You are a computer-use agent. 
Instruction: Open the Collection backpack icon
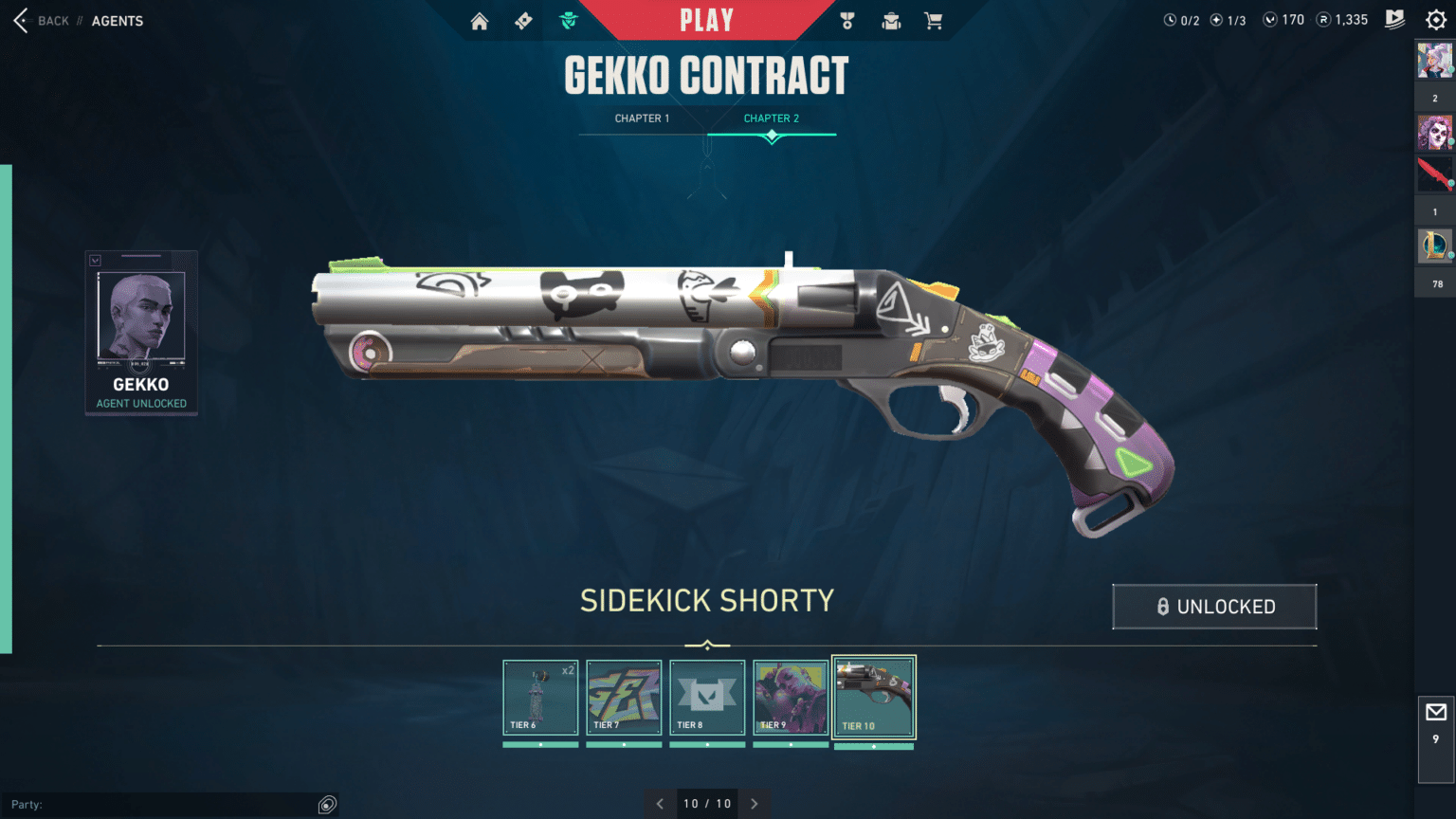click(891, 20)
